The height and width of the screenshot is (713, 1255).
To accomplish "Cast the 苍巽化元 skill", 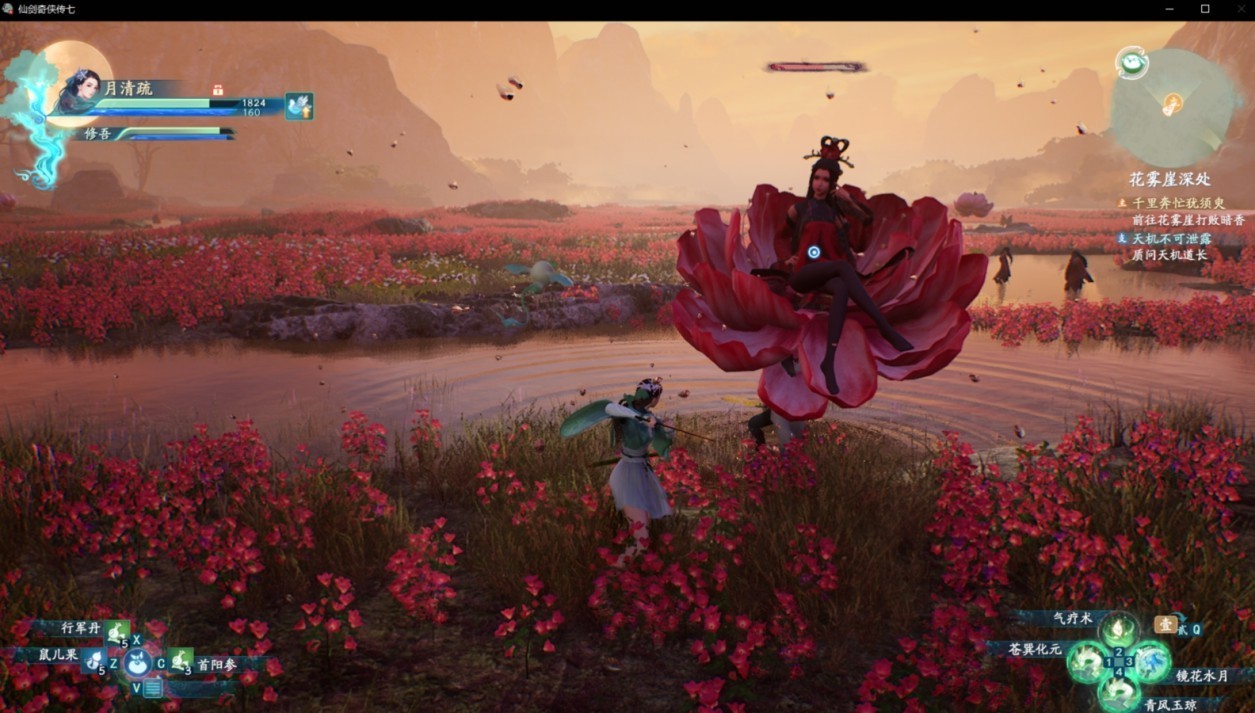I will pyautogui.click(x=1084, y=661).
